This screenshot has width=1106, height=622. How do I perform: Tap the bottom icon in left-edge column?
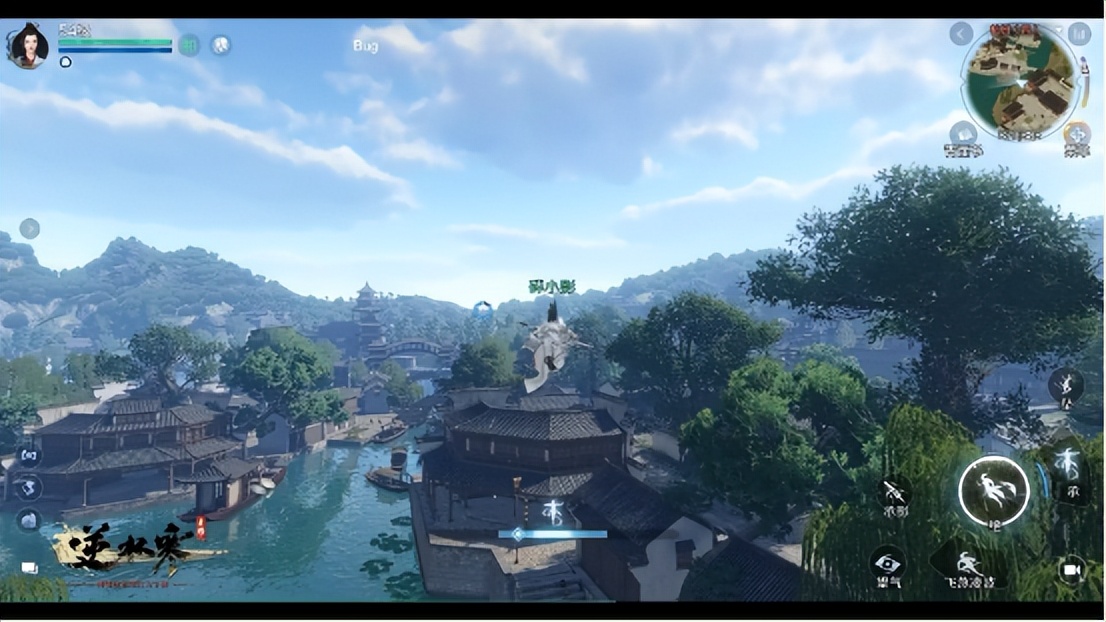coord(29,520)
